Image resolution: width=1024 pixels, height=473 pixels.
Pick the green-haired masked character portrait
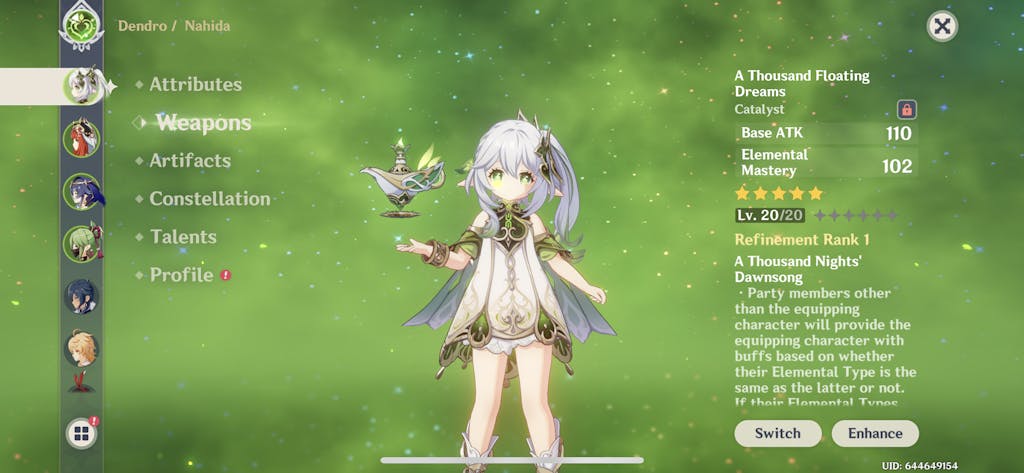pyautogui.click(x=81, y=244)
